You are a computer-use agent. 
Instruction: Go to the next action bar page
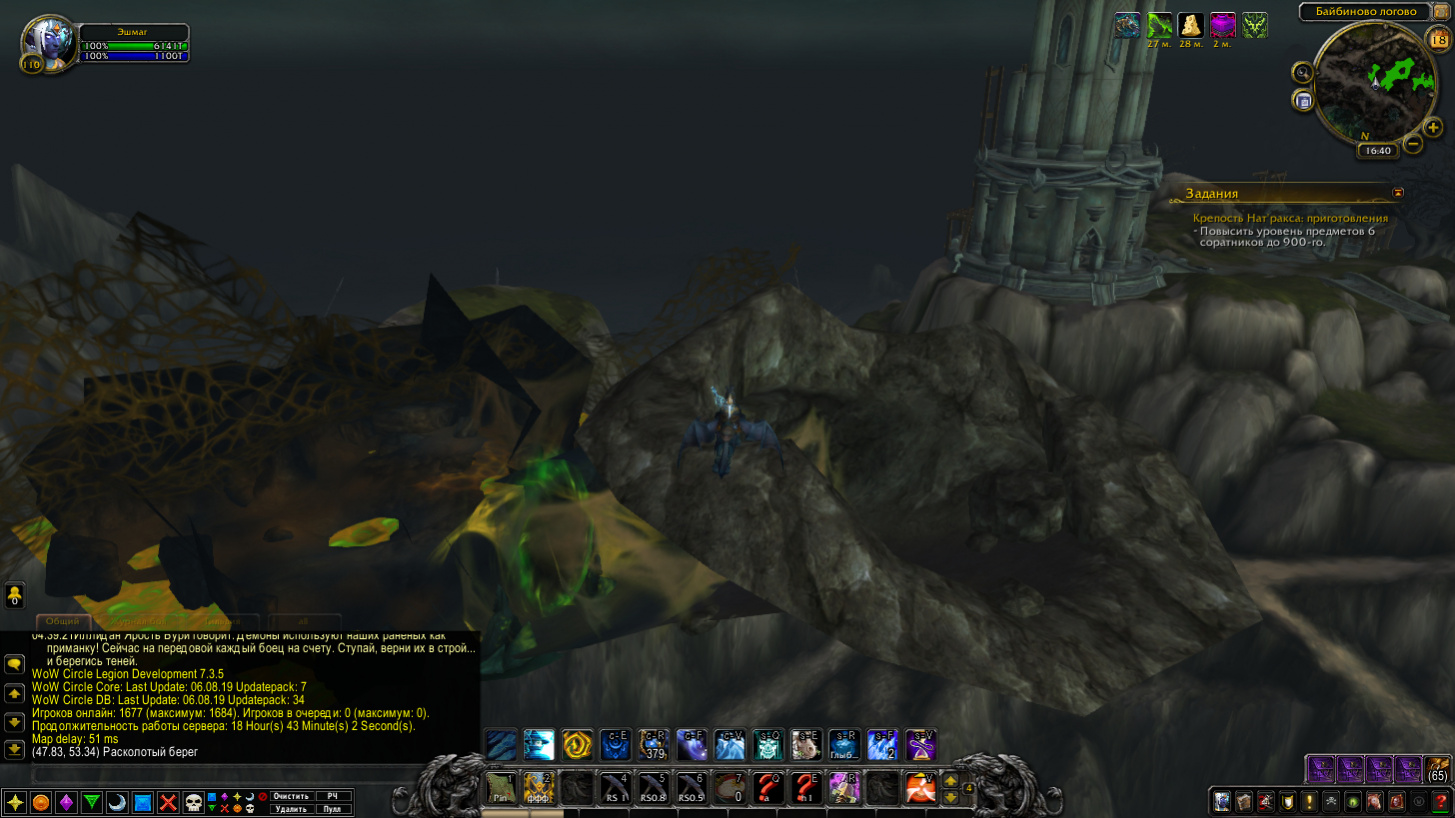coord(951,780)
